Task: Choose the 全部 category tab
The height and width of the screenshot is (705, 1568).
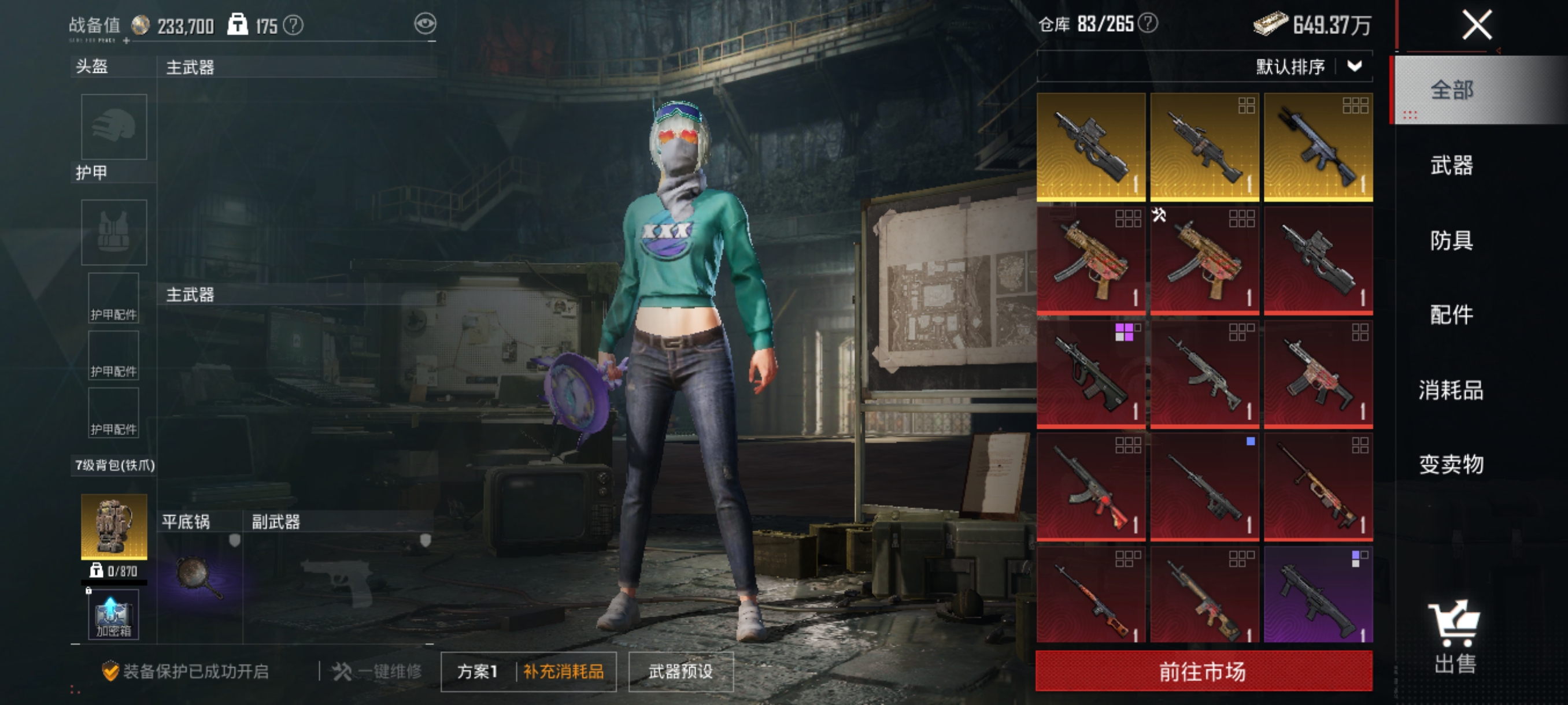Action: pos(1451,90)
